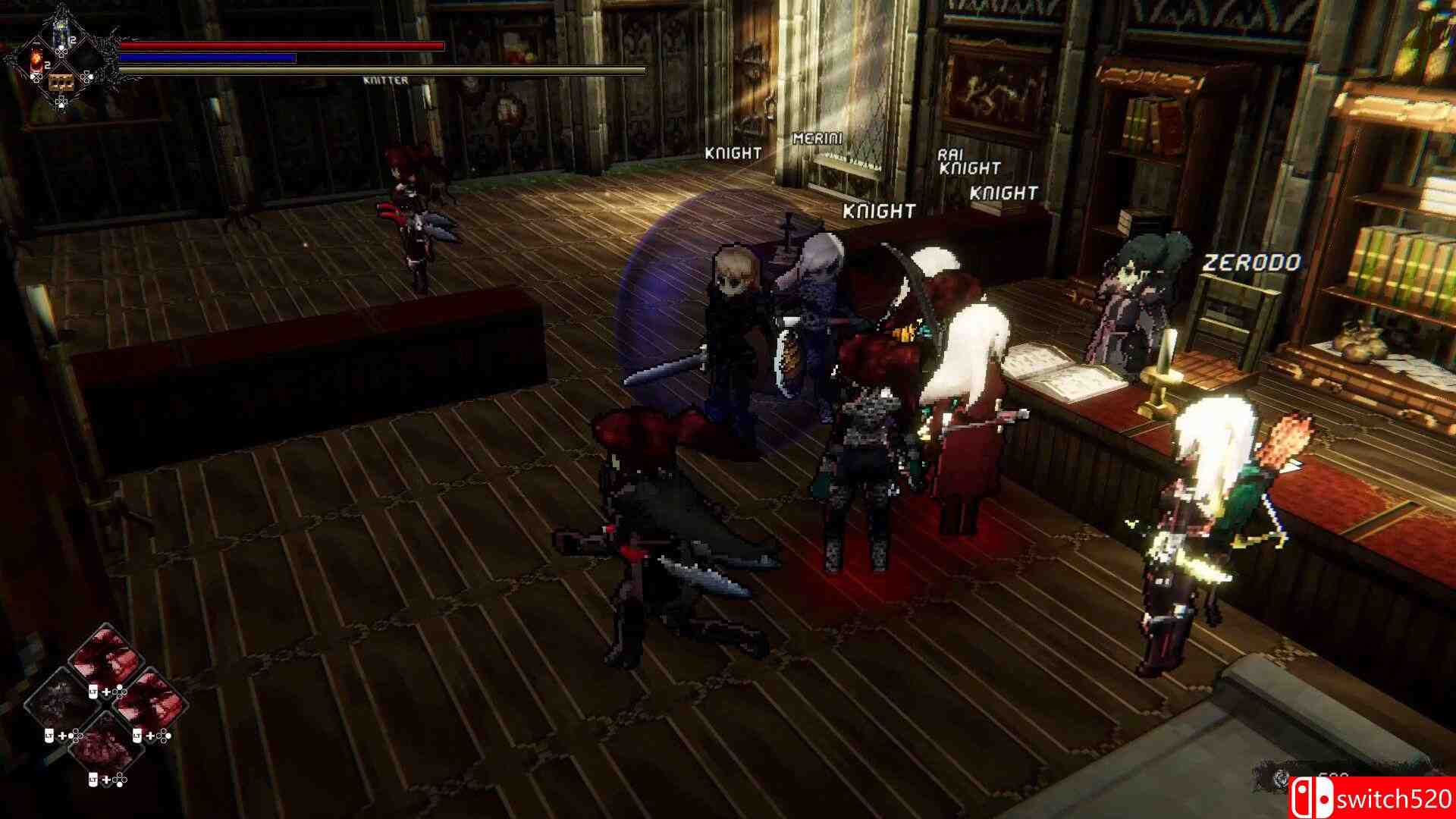Click the x2 counter on the flask icon
Screen dimensions: 1456x819
[48, 64]
